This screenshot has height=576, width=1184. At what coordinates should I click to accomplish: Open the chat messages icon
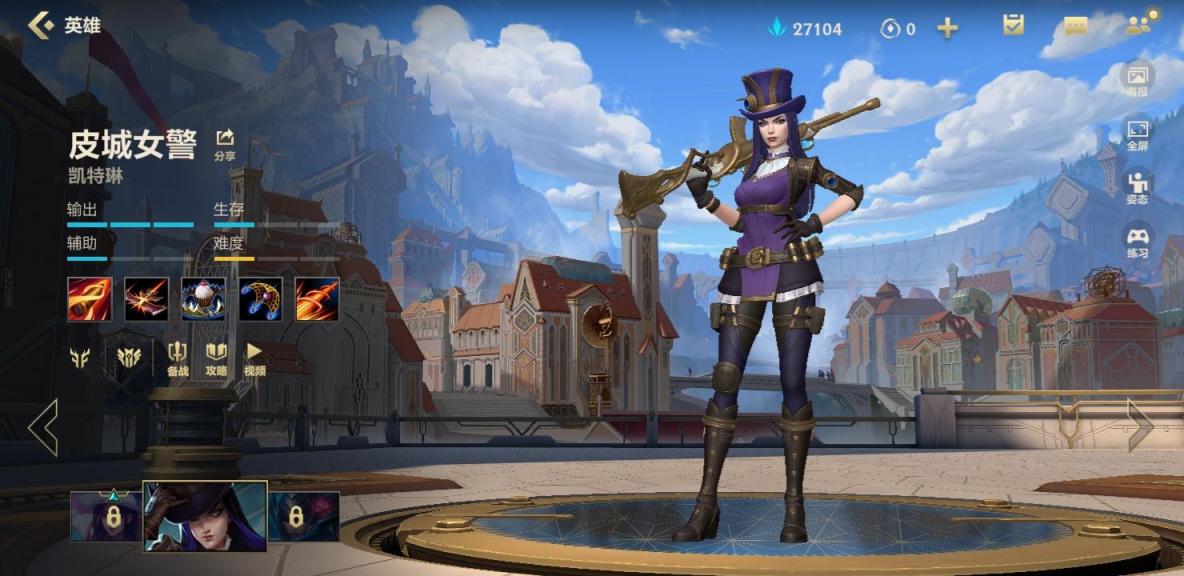point(1076,27)
